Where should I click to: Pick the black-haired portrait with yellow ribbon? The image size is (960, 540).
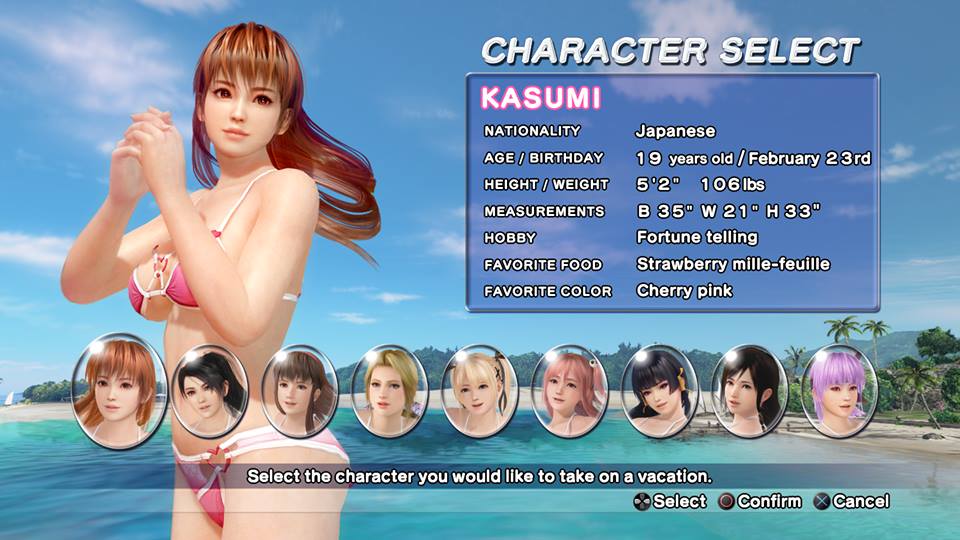coord(659,391)
